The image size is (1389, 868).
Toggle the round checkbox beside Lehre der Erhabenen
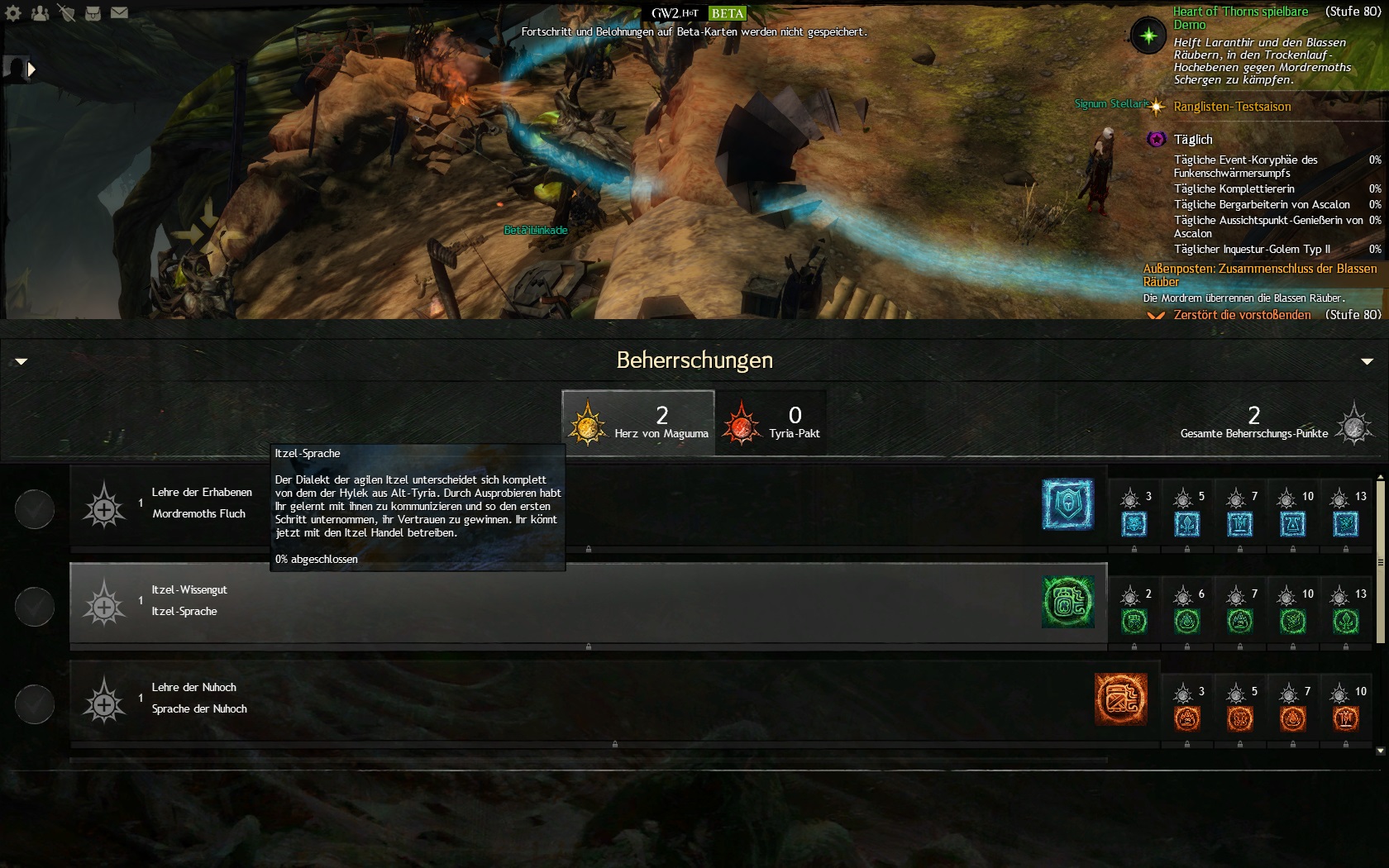pos(35,508)
